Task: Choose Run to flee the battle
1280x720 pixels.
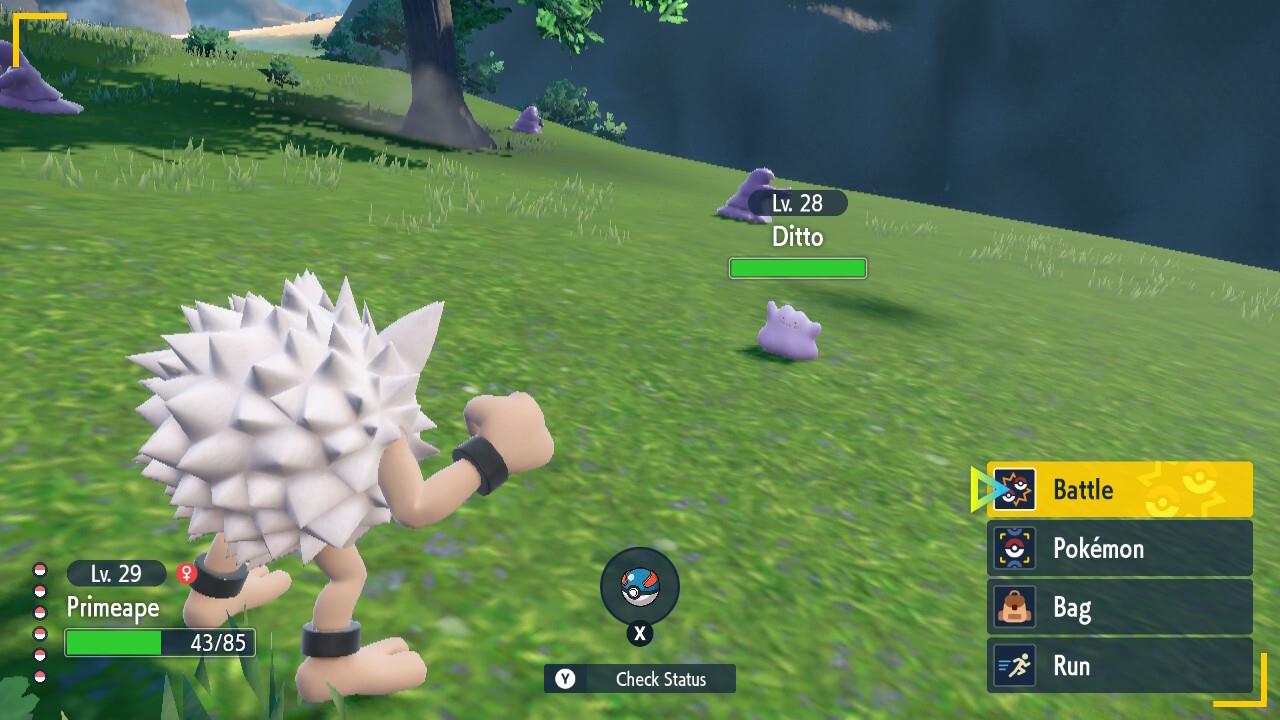Action: [x=1119, y=666]
